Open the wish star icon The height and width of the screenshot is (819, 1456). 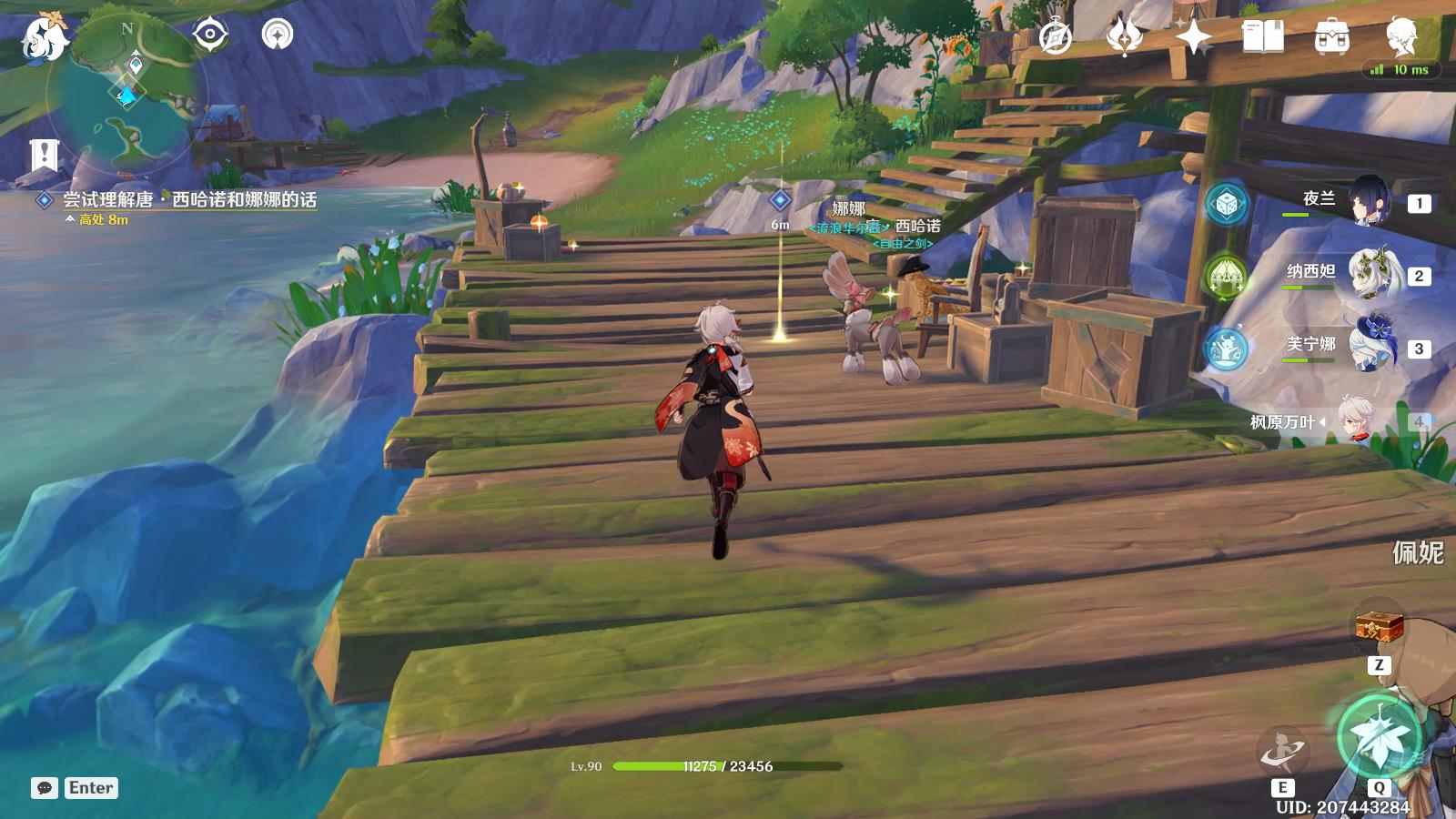1193,36
